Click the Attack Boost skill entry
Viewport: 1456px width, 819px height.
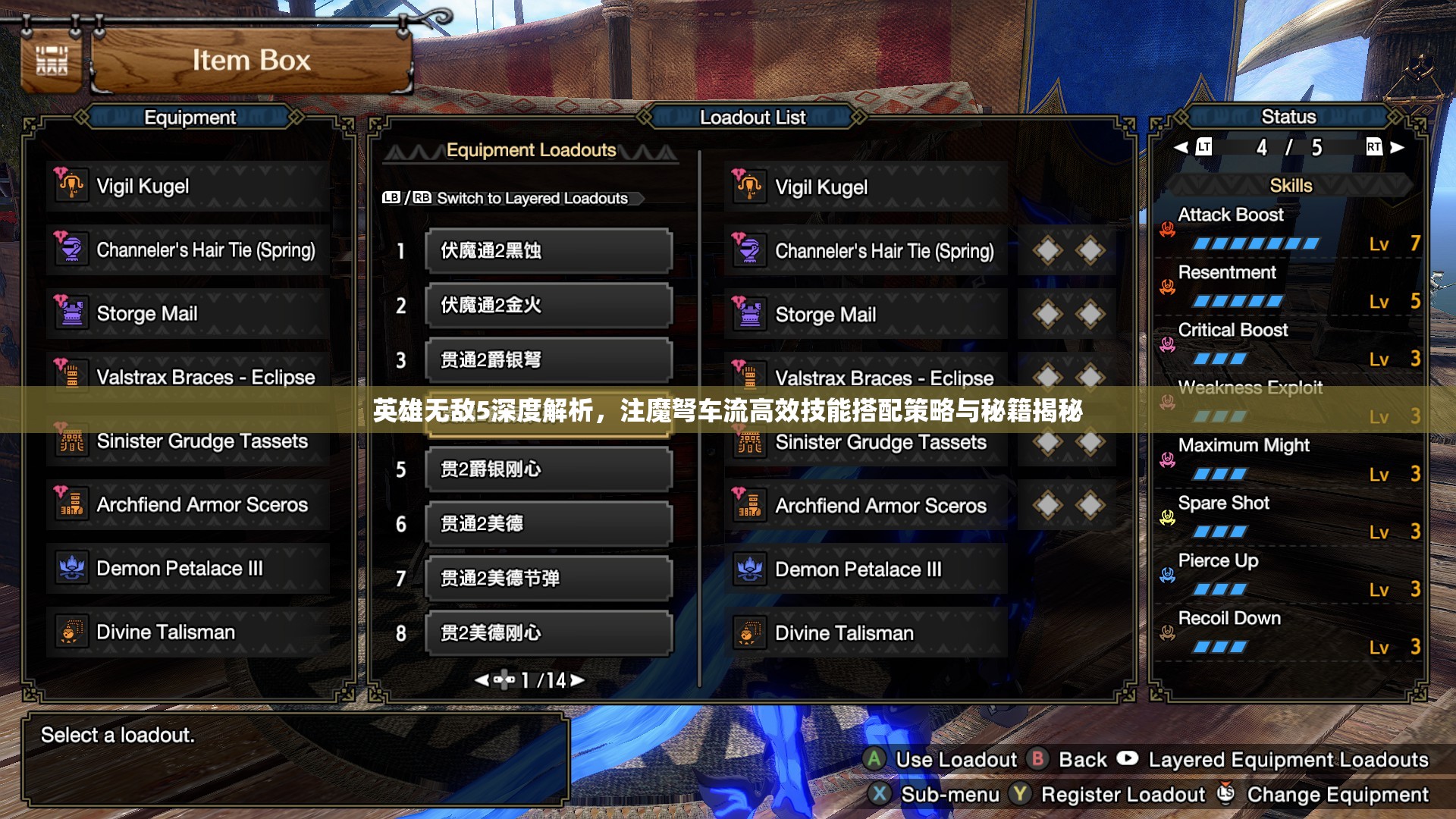pyautogui.click(x=1289, y=229)
